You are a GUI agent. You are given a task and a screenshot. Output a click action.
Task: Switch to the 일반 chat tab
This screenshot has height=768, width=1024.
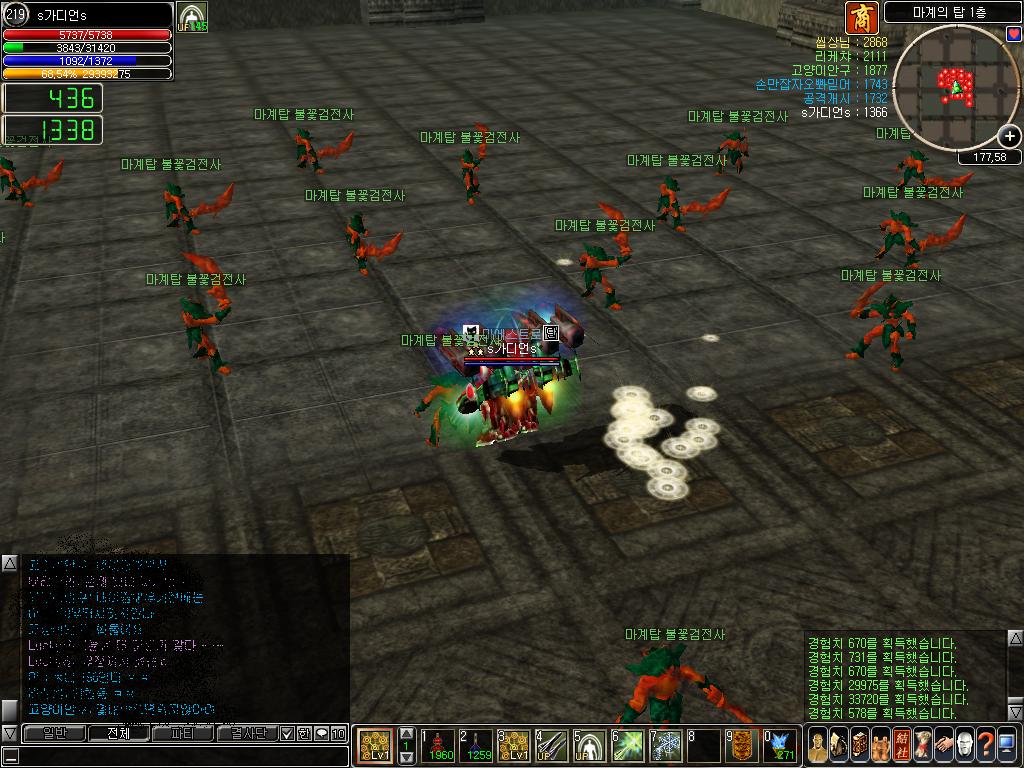55,734
